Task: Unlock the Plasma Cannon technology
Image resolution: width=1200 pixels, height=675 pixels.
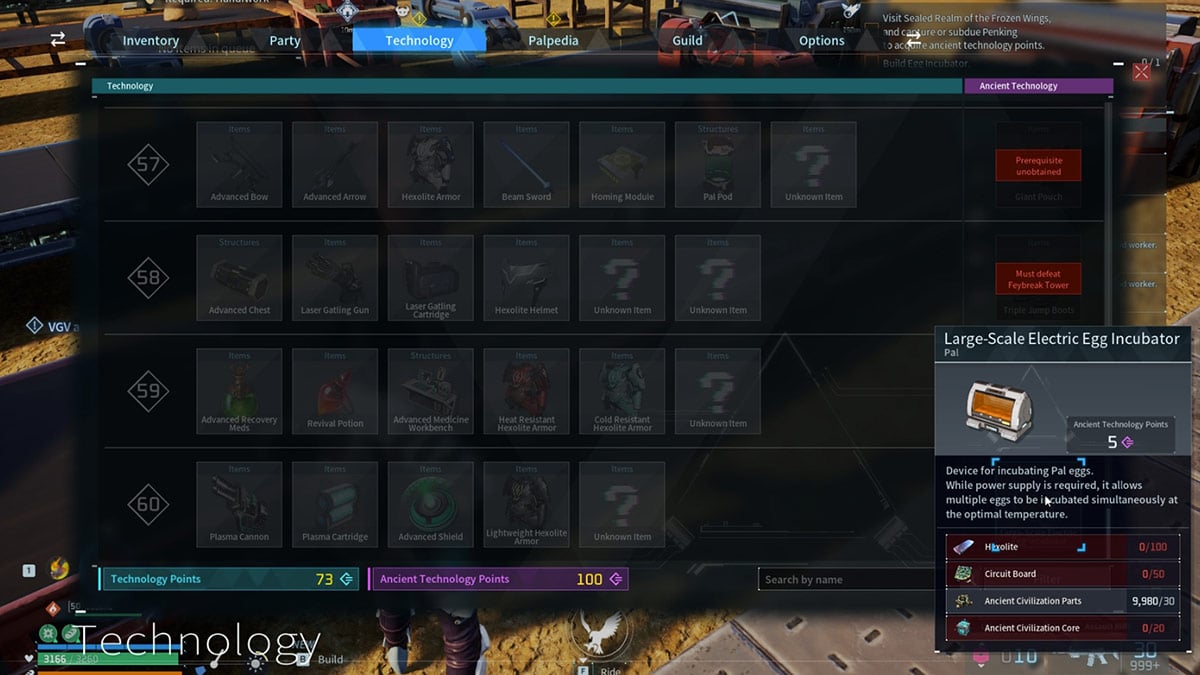Action: click(239, 503)
